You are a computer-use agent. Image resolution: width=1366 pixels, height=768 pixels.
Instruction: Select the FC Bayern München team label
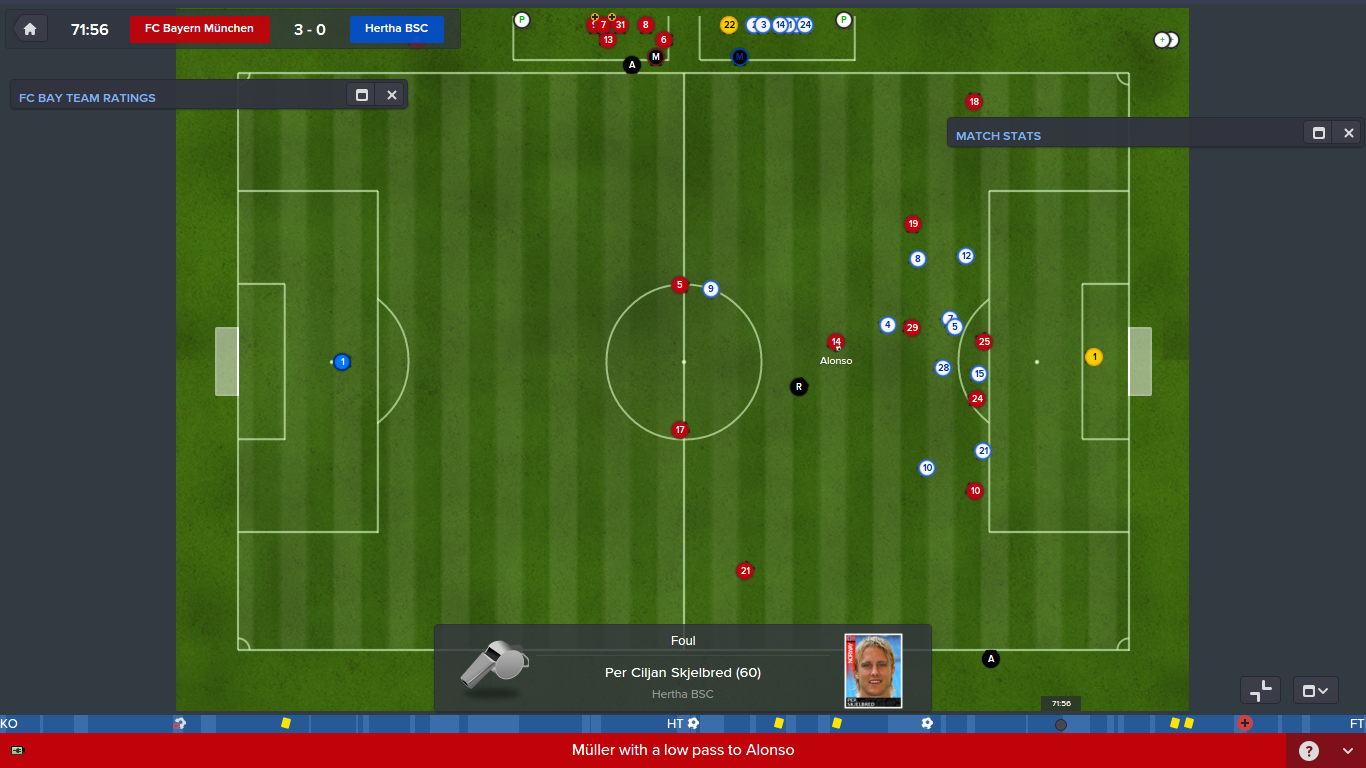coord(199,29)
